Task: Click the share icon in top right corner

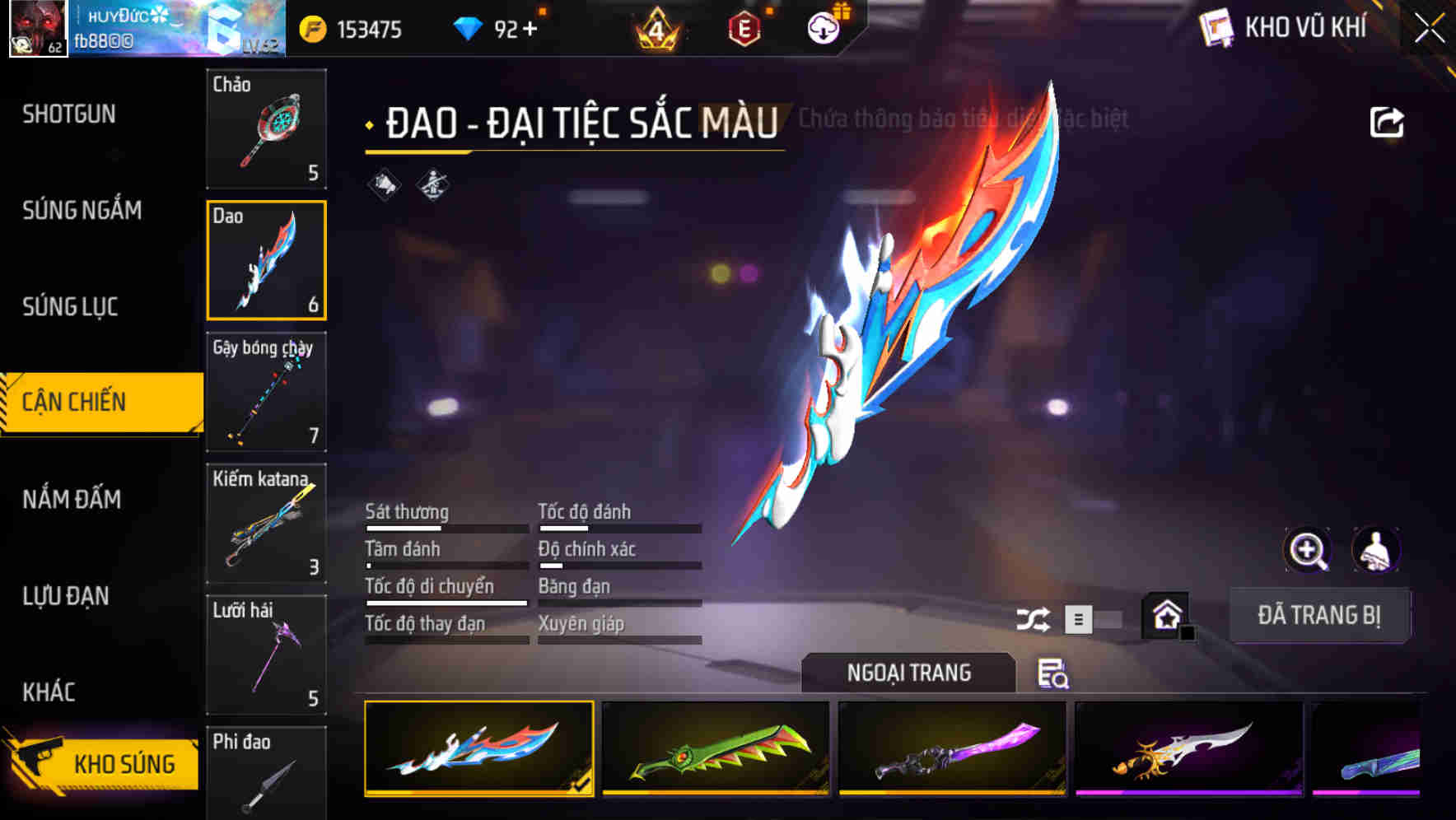Action: click(1388, 120)
